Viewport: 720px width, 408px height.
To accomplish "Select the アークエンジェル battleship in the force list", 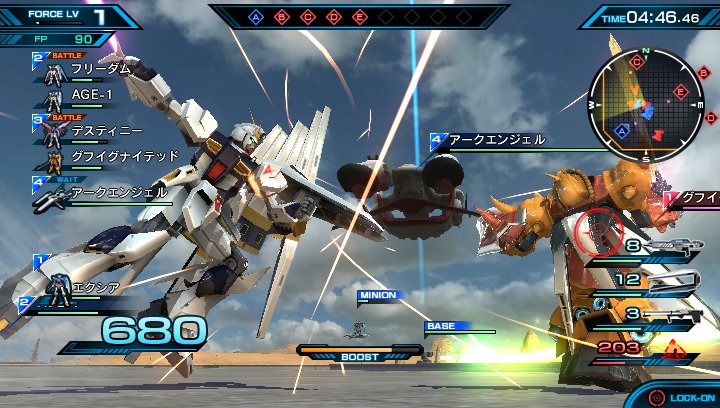I will [x=110, y=192].
